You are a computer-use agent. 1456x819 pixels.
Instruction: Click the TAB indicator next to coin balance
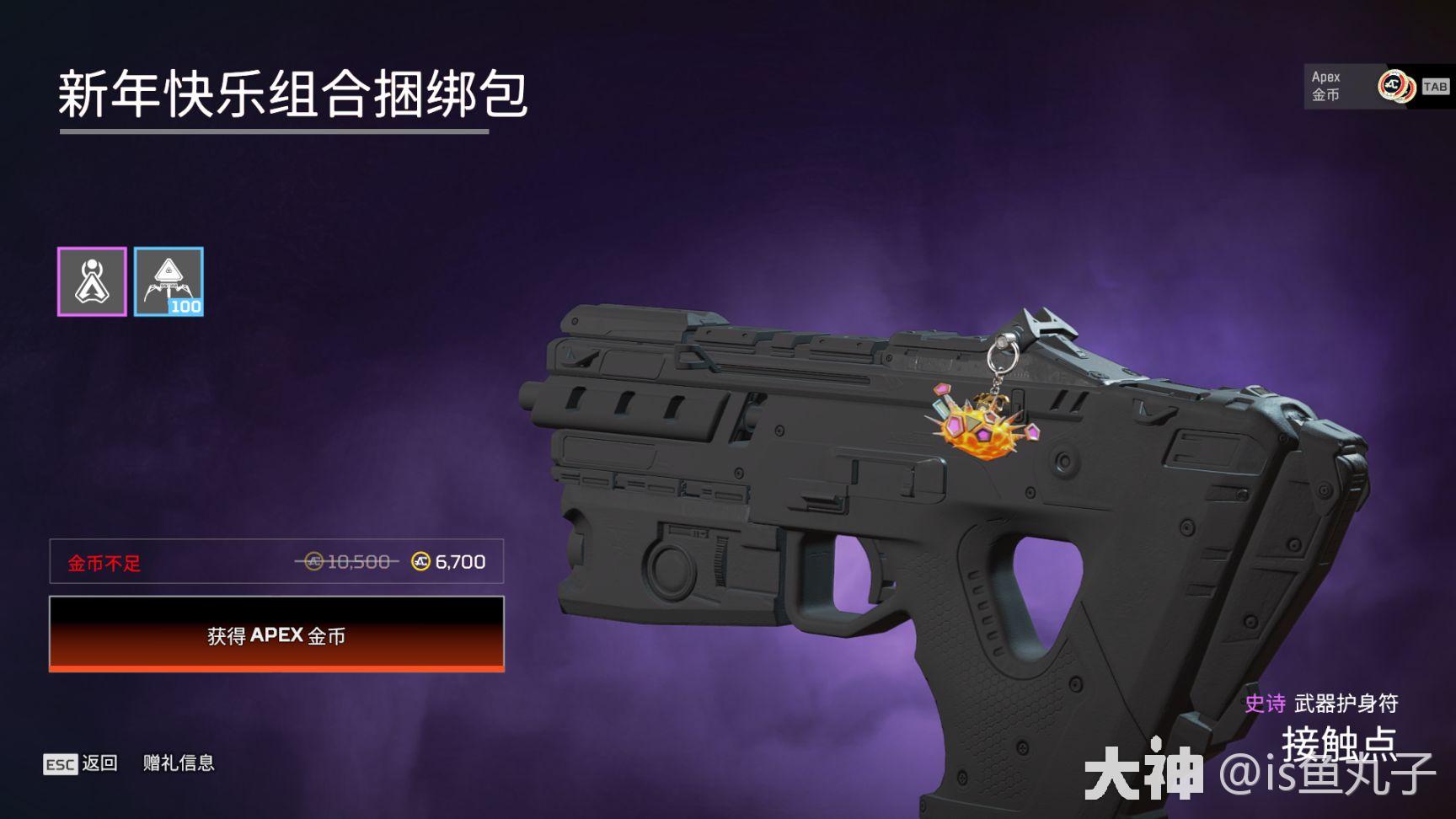(x=1432, y=88)
